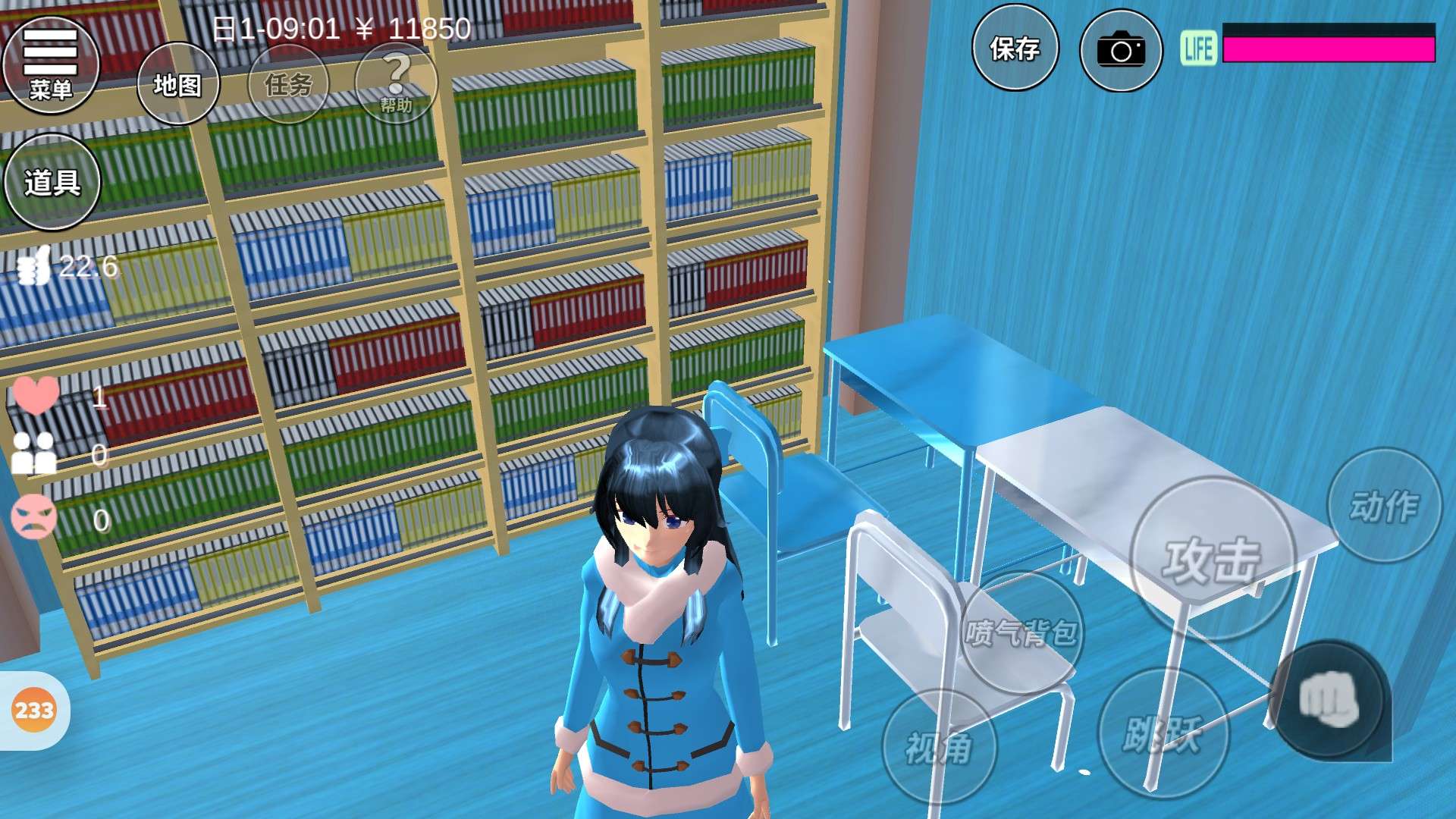The width and height of the screenshot is (1456, 819).
Task: Open the 帮助 question mark help
Action: tap(396, 83)
